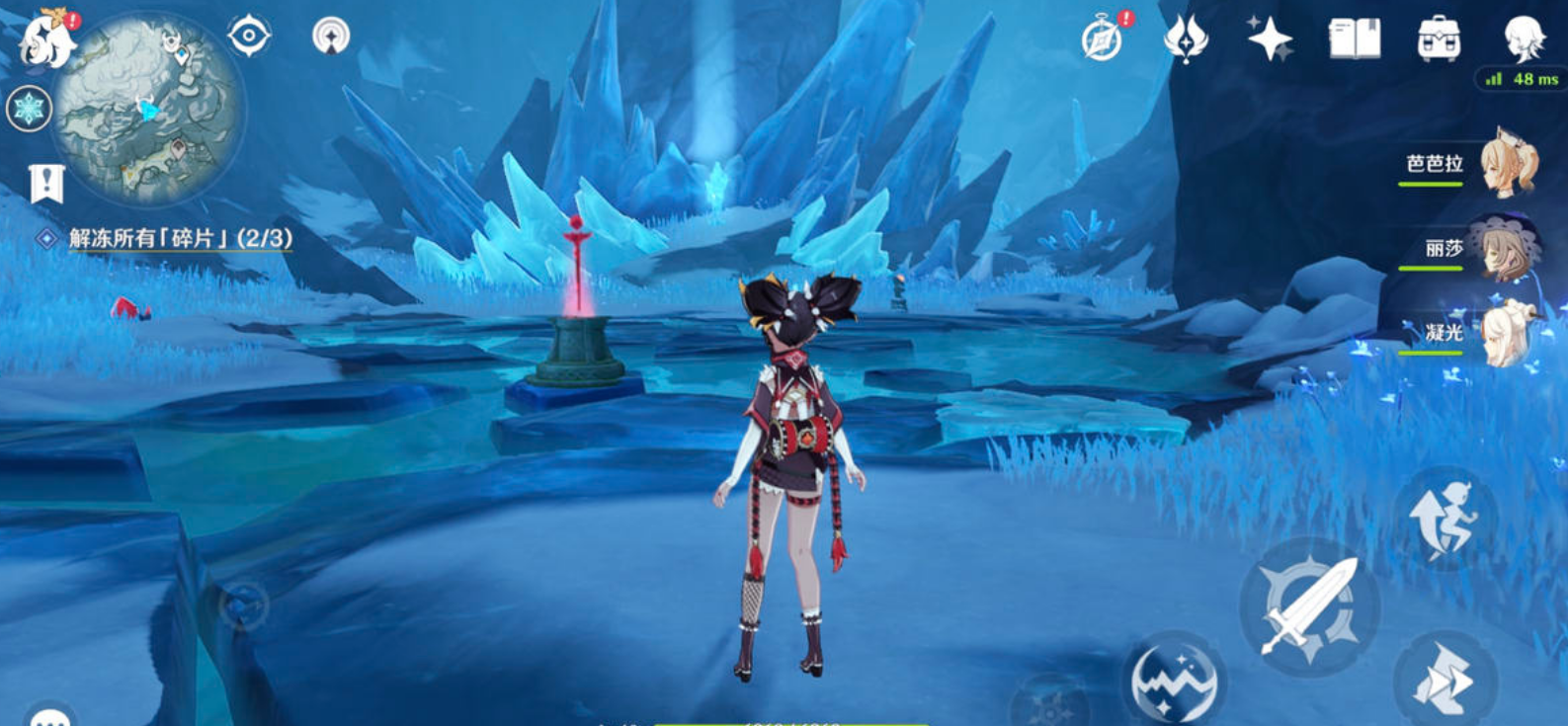Open the compass events icon

coord(1104,40)
